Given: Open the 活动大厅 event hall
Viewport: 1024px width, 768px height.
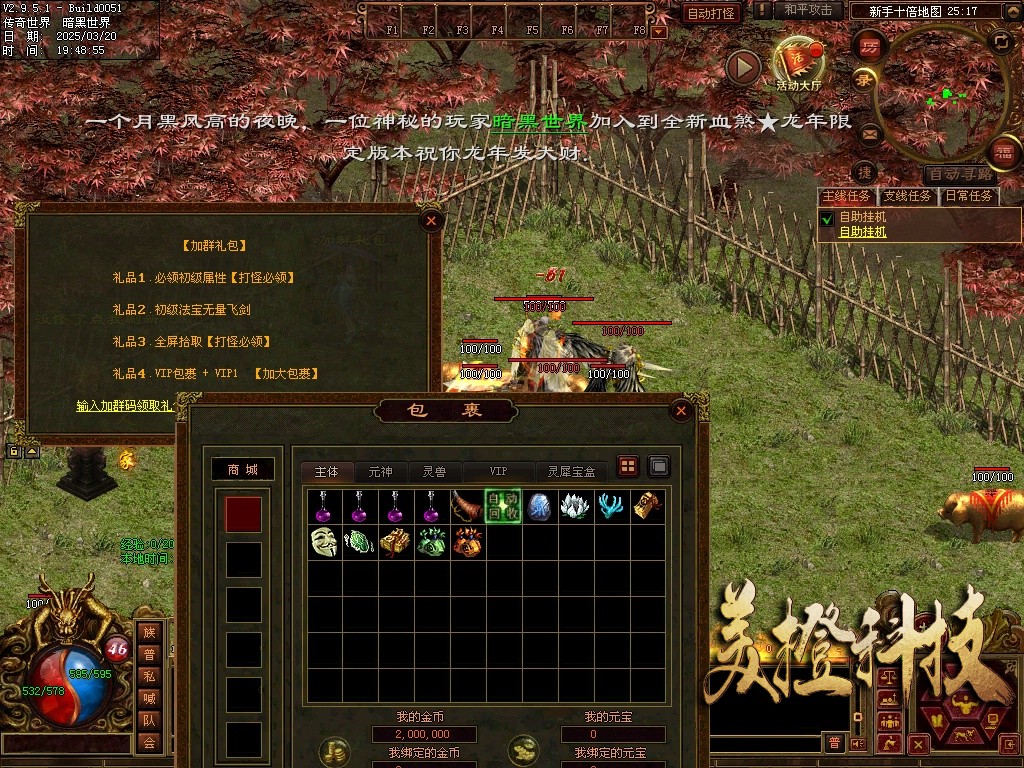Looking at the screenshot, I should coord(799,64).
